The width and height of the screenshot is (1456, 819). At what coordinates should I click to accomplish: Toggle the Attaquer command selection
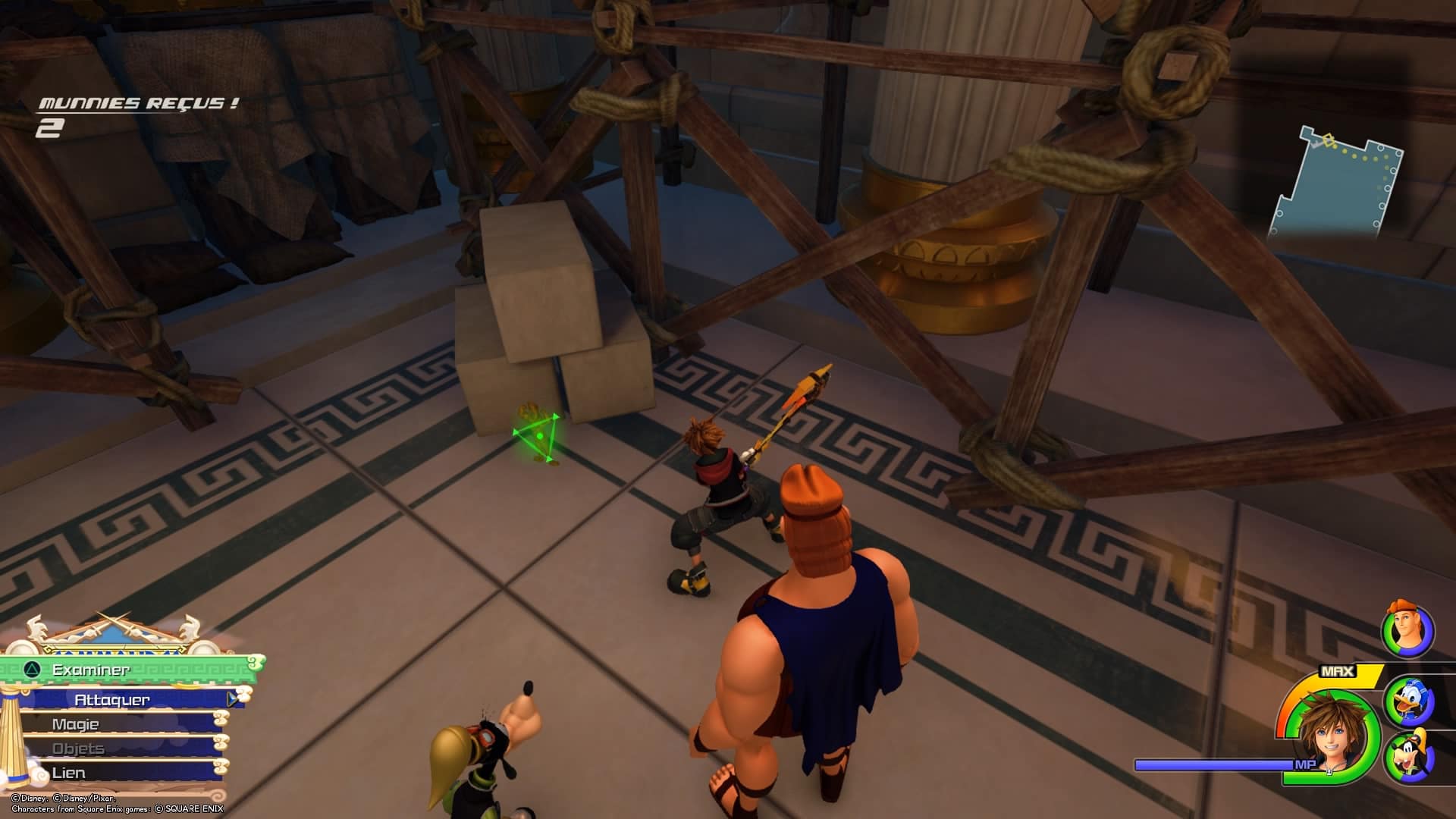coord(110,700)
